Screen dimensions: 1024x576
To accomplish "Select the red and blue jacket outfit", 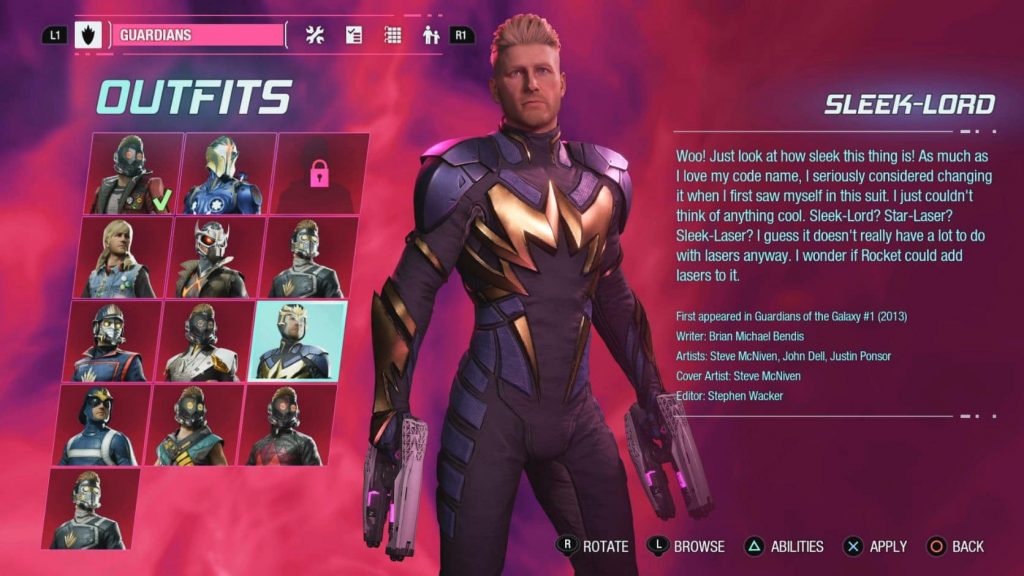I will point(112,342).
